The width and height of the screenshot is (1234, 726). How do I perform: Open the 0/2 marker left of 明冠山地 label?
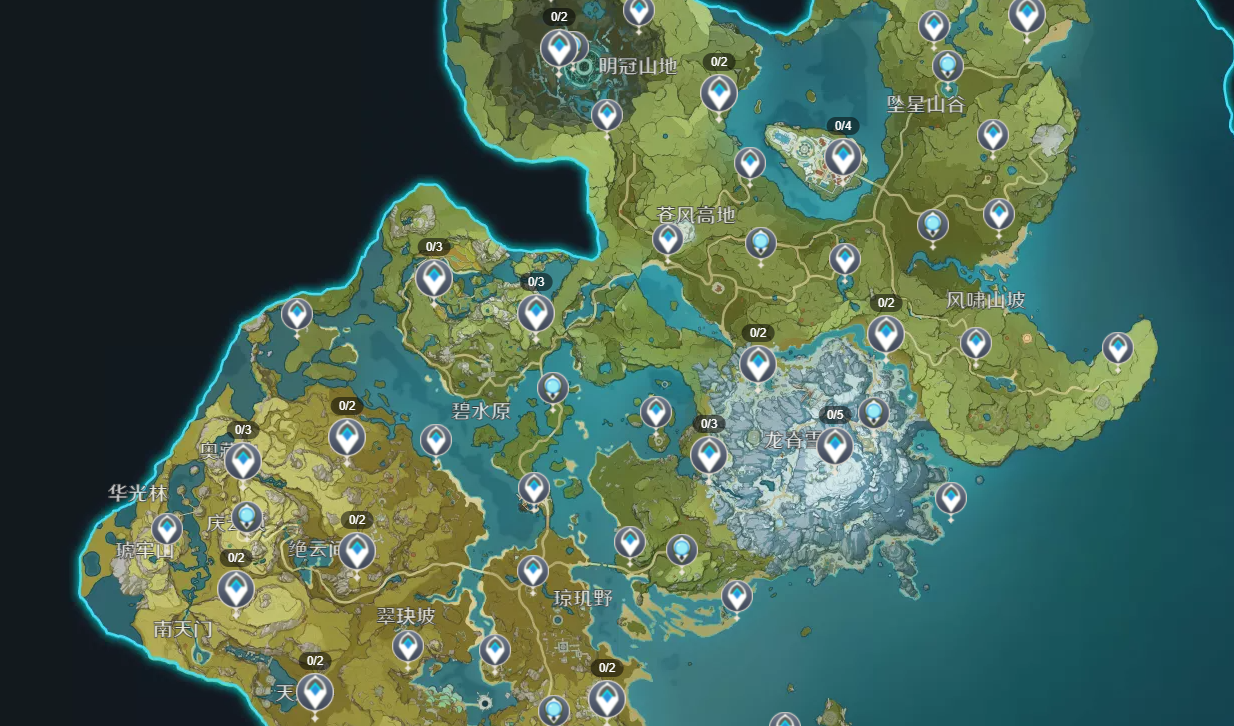558,47
